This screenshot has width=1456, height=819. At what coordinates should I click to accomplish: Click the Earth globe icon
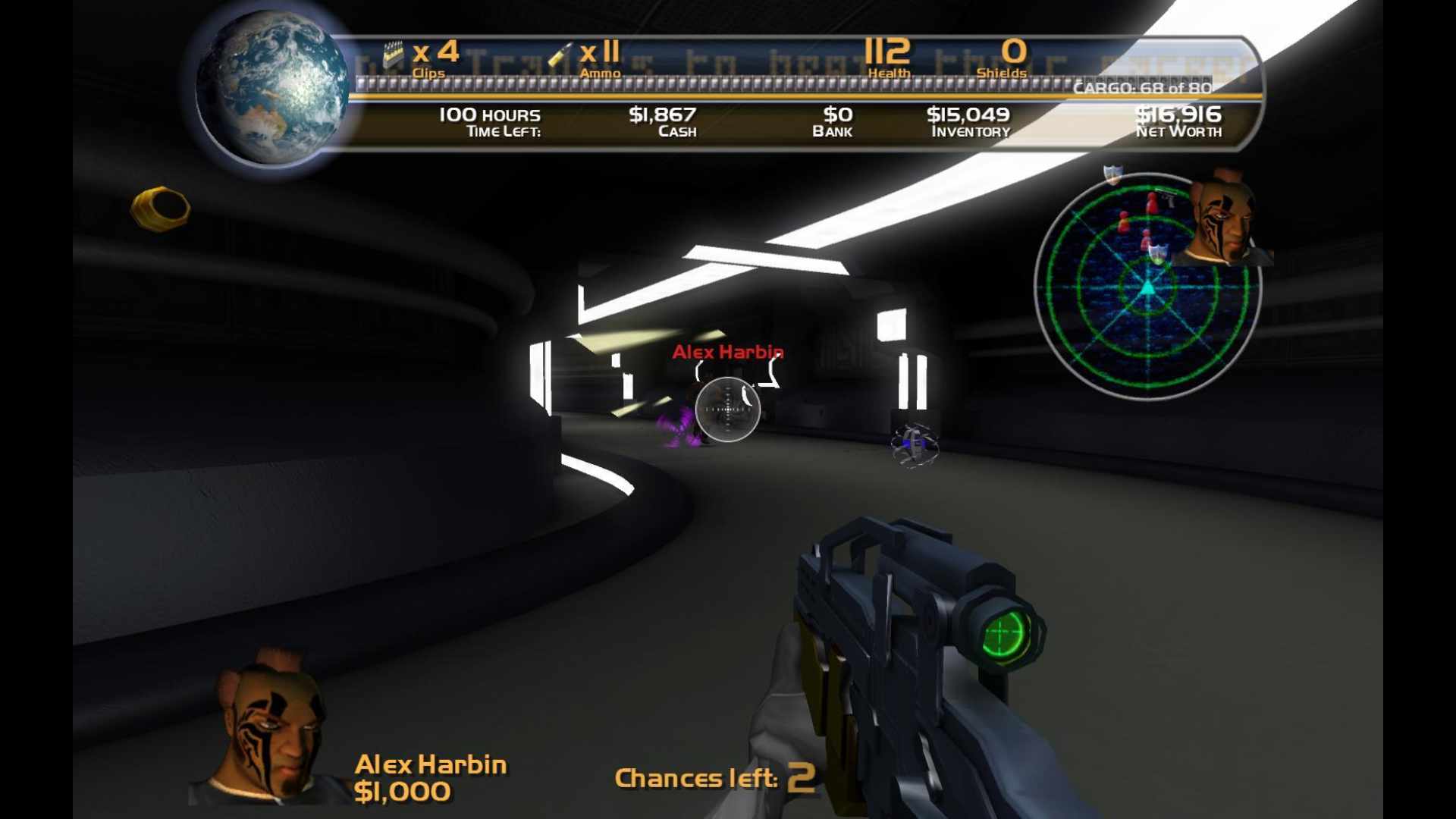pos(271,88)
